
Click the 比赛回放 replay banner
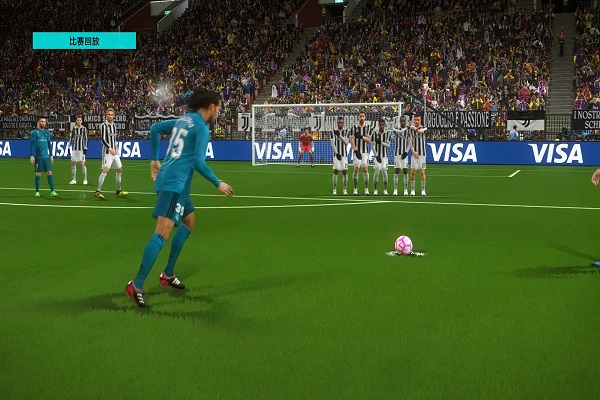click(84, 41)
